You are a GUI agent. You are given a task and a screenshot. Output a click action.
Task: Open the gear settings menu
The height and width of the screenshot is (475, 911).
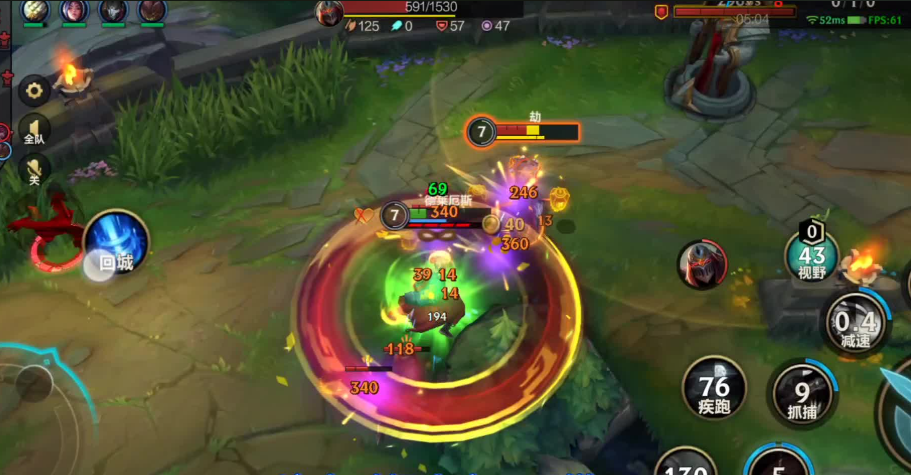pos(35,91)
